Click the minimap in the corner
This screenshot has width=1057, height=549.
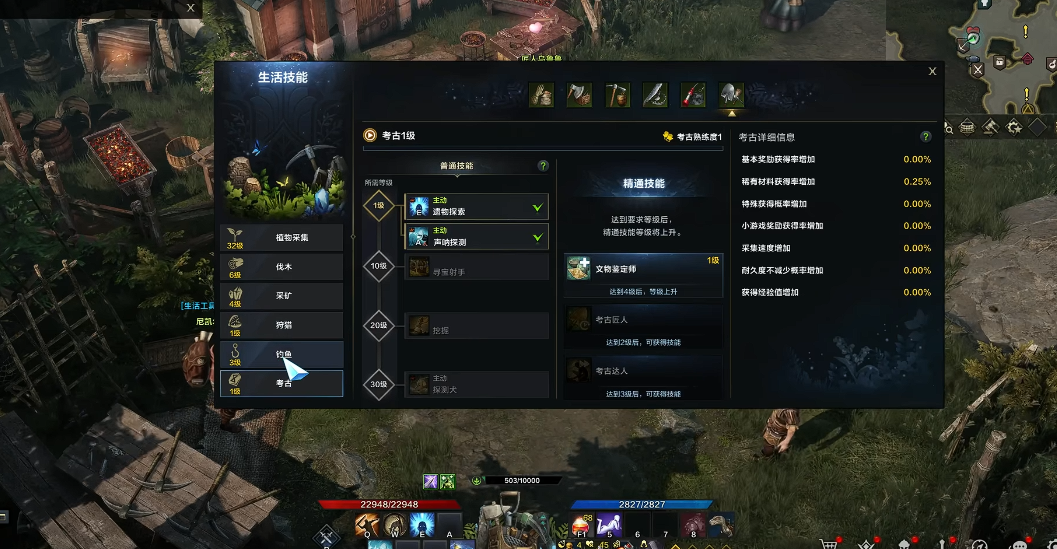[1010, 55]
